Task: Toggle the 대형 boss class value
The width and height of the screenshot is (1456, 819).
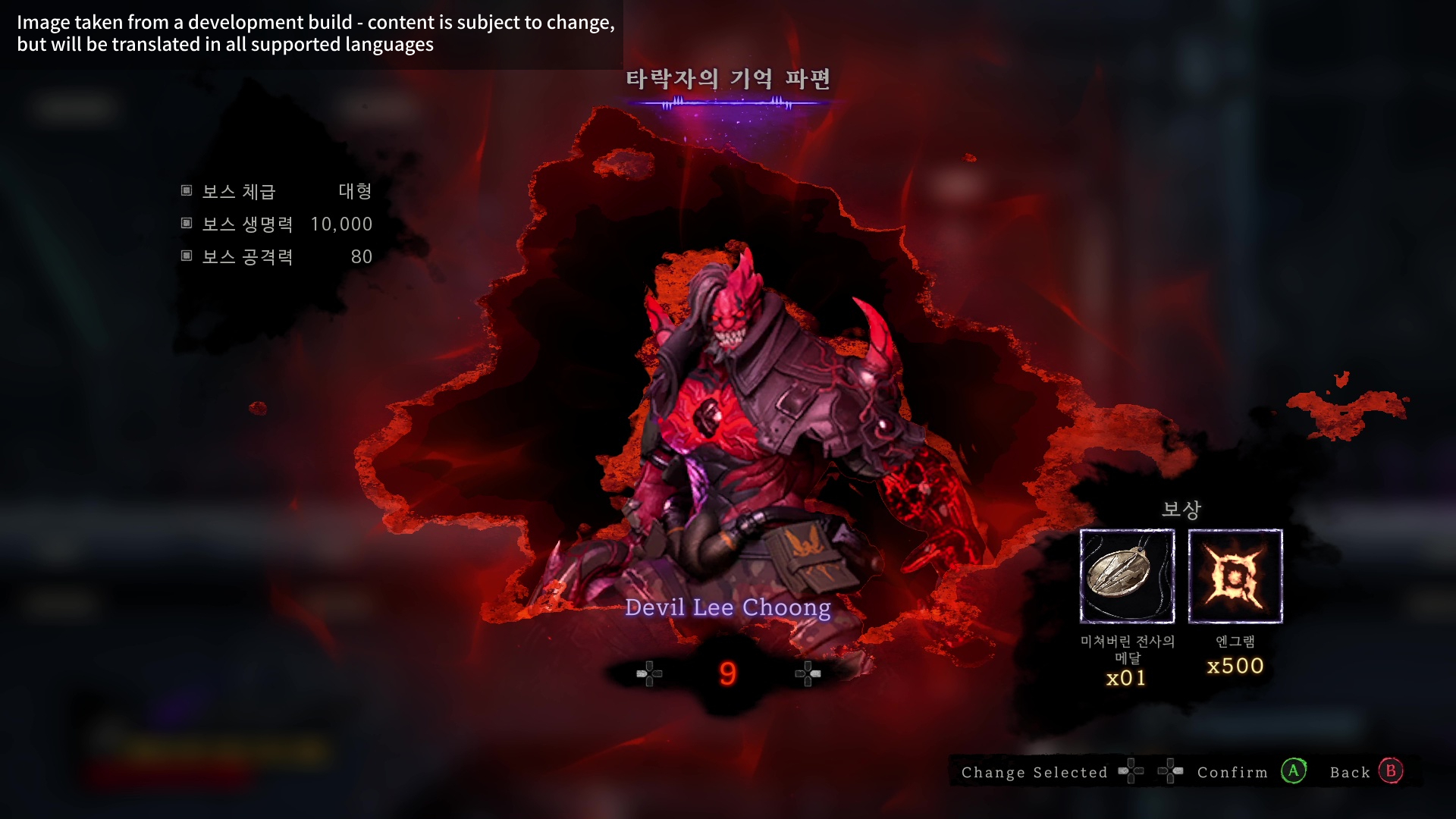Action: 354,192
